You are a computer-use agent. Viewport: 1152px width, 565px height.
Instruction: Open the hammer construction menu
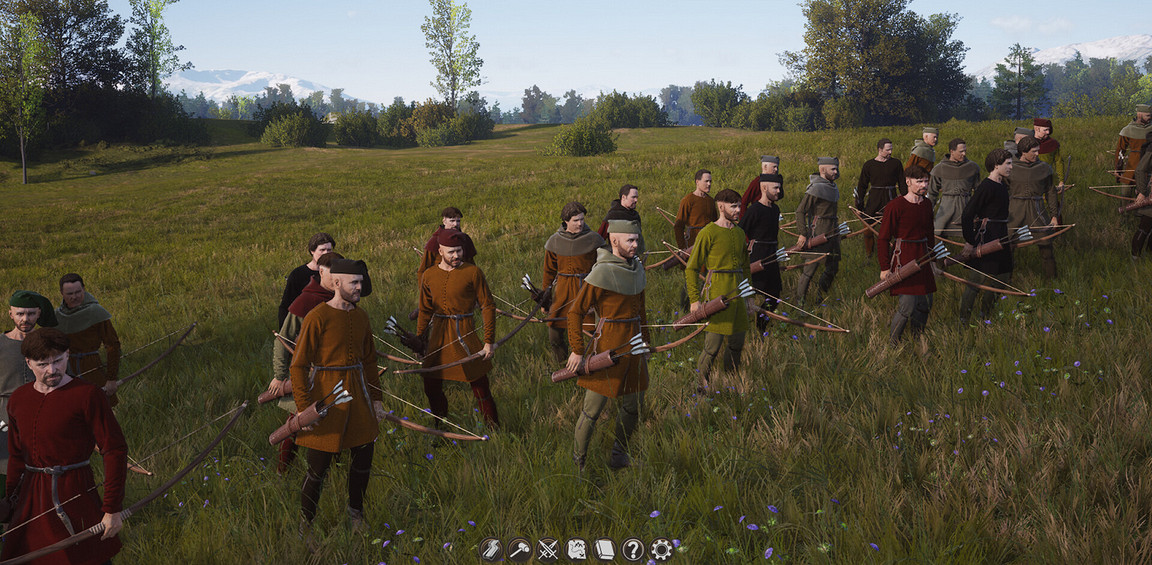pyautogui.click(x=519, y=549)
